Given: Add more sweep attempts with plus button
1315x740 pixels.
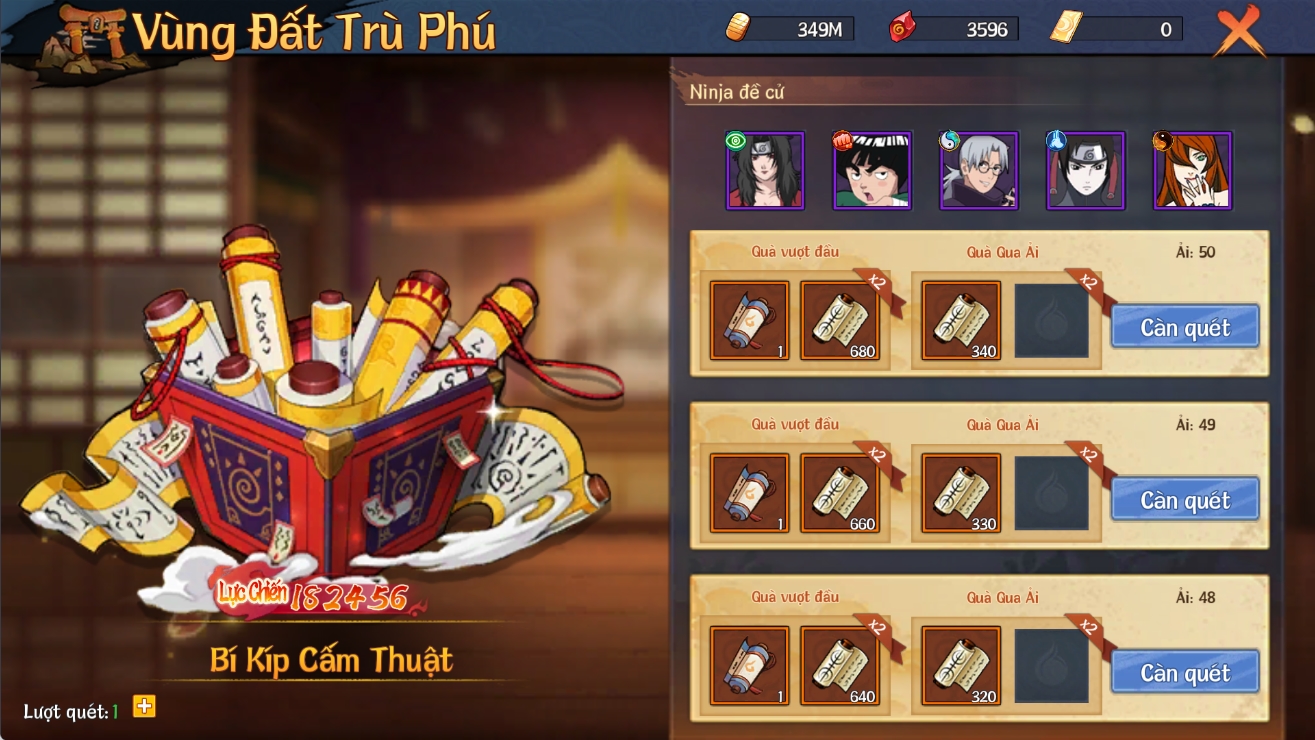Looking at the screenshot, I should (x=145, y=707).
